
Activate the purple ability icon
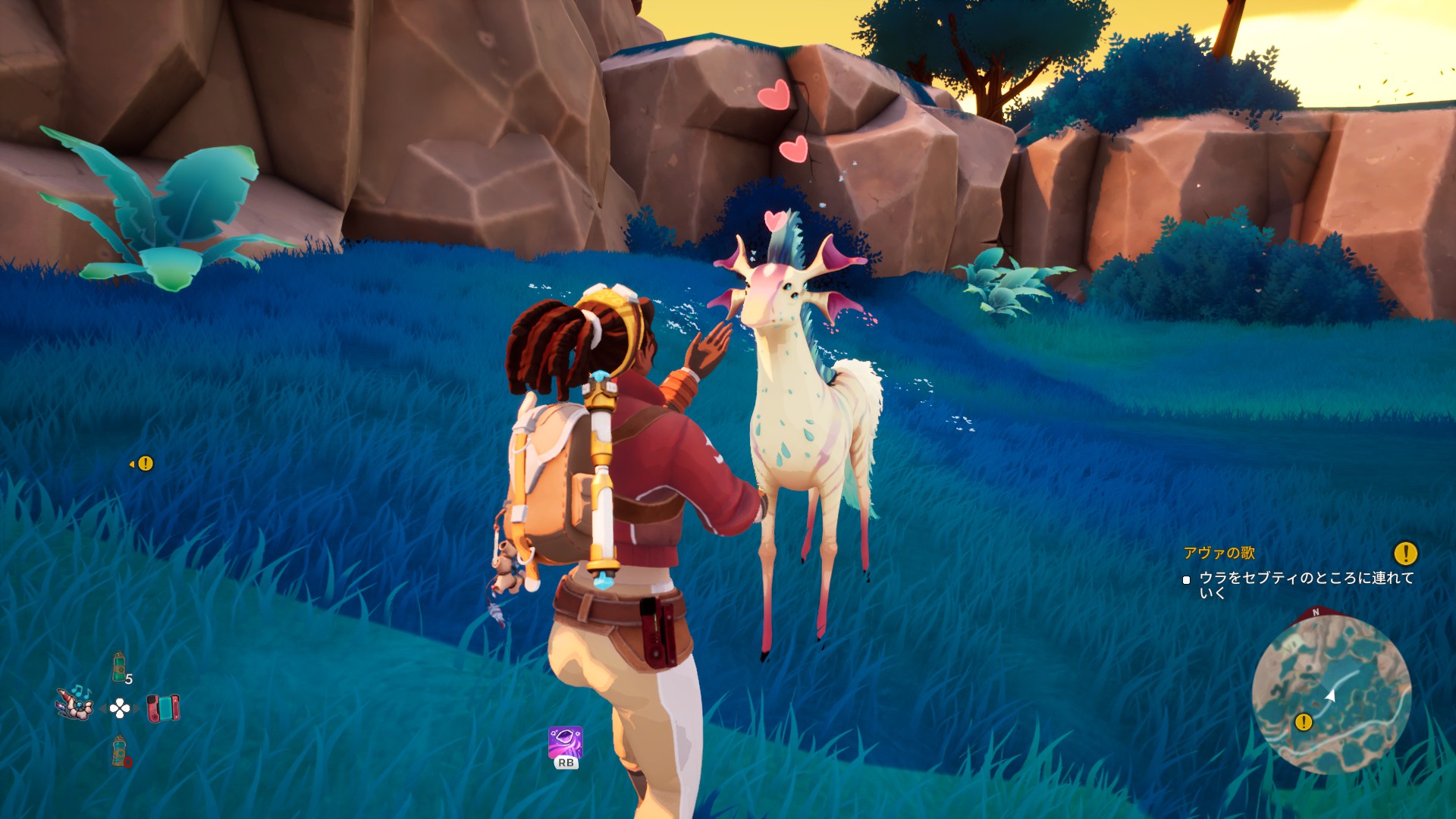pyautogui.click(x=566, y=742)
